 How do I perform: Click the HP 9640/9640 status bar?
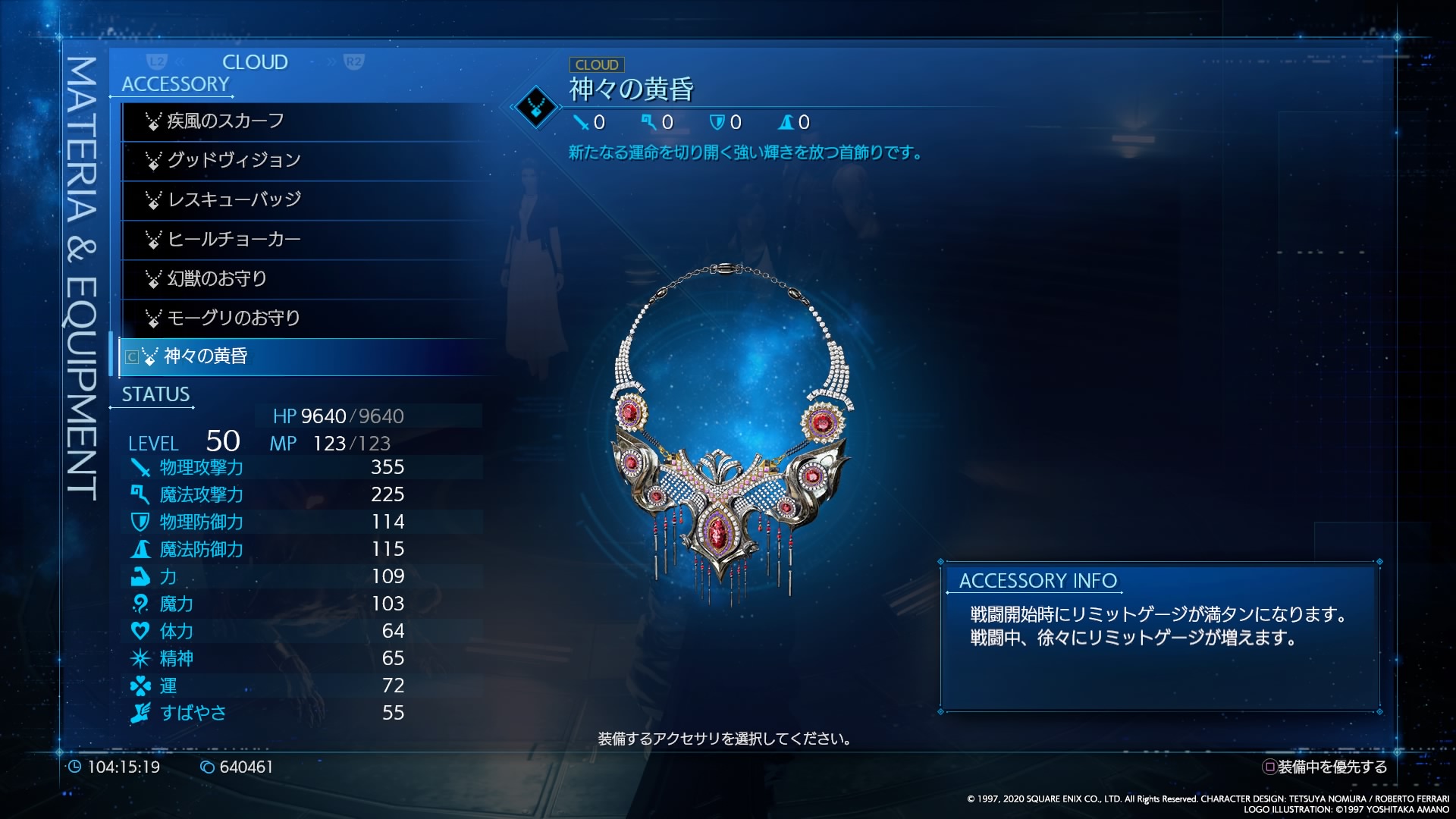pos(339,416)
